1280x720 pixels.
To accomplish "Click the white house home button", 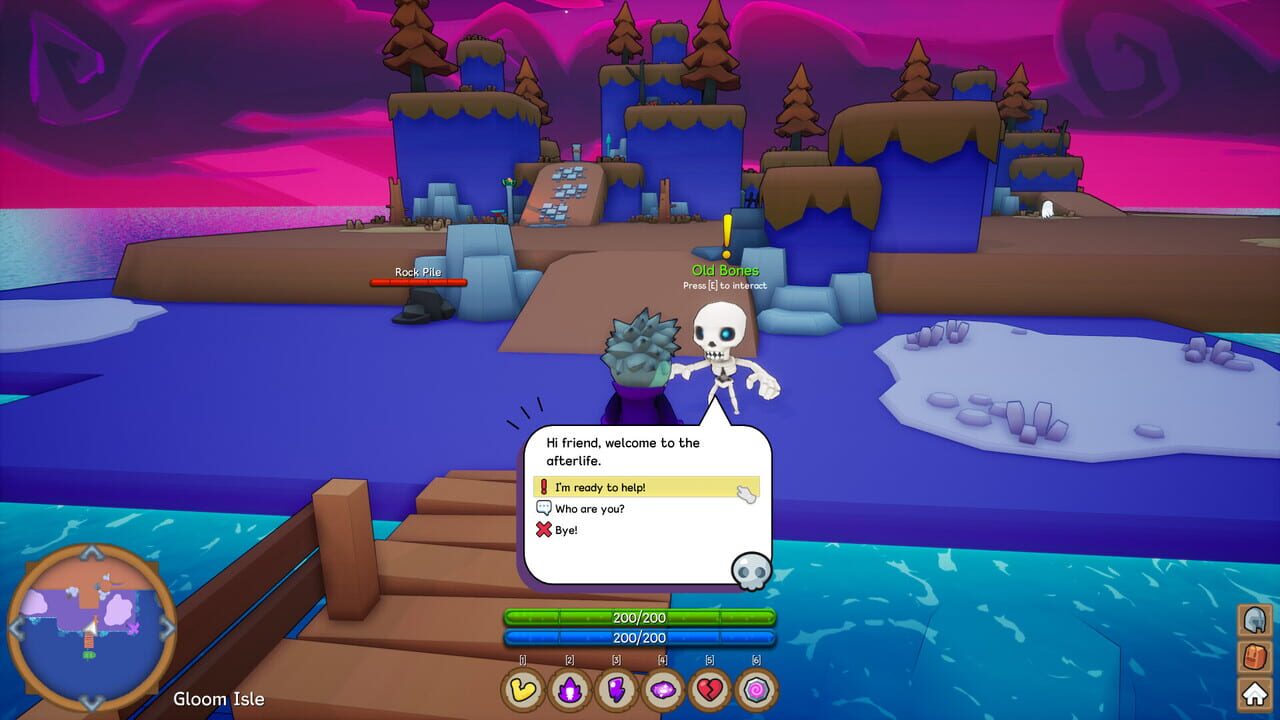I will (1254, 692).
